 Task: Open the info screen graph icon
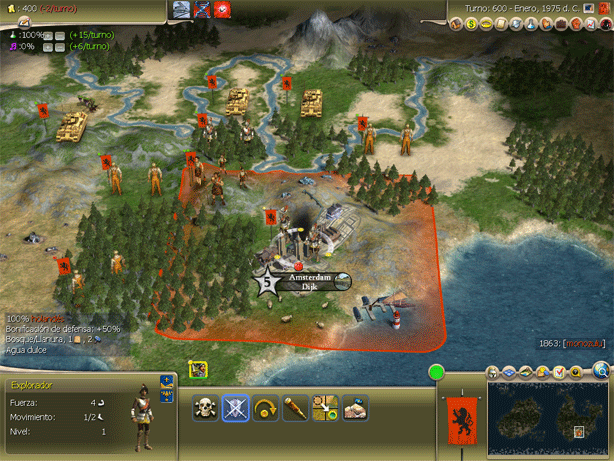click(x=594, y=24)
